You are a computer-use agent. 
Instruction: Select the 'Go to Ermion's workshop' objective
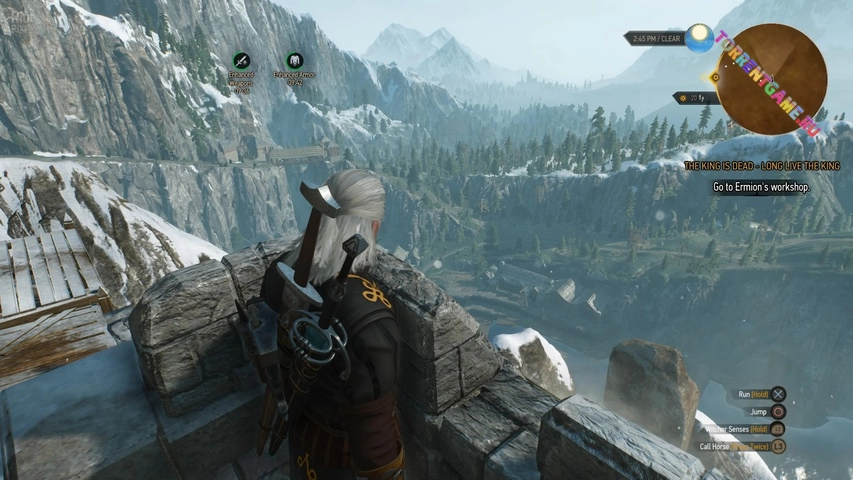coord(761,187)
